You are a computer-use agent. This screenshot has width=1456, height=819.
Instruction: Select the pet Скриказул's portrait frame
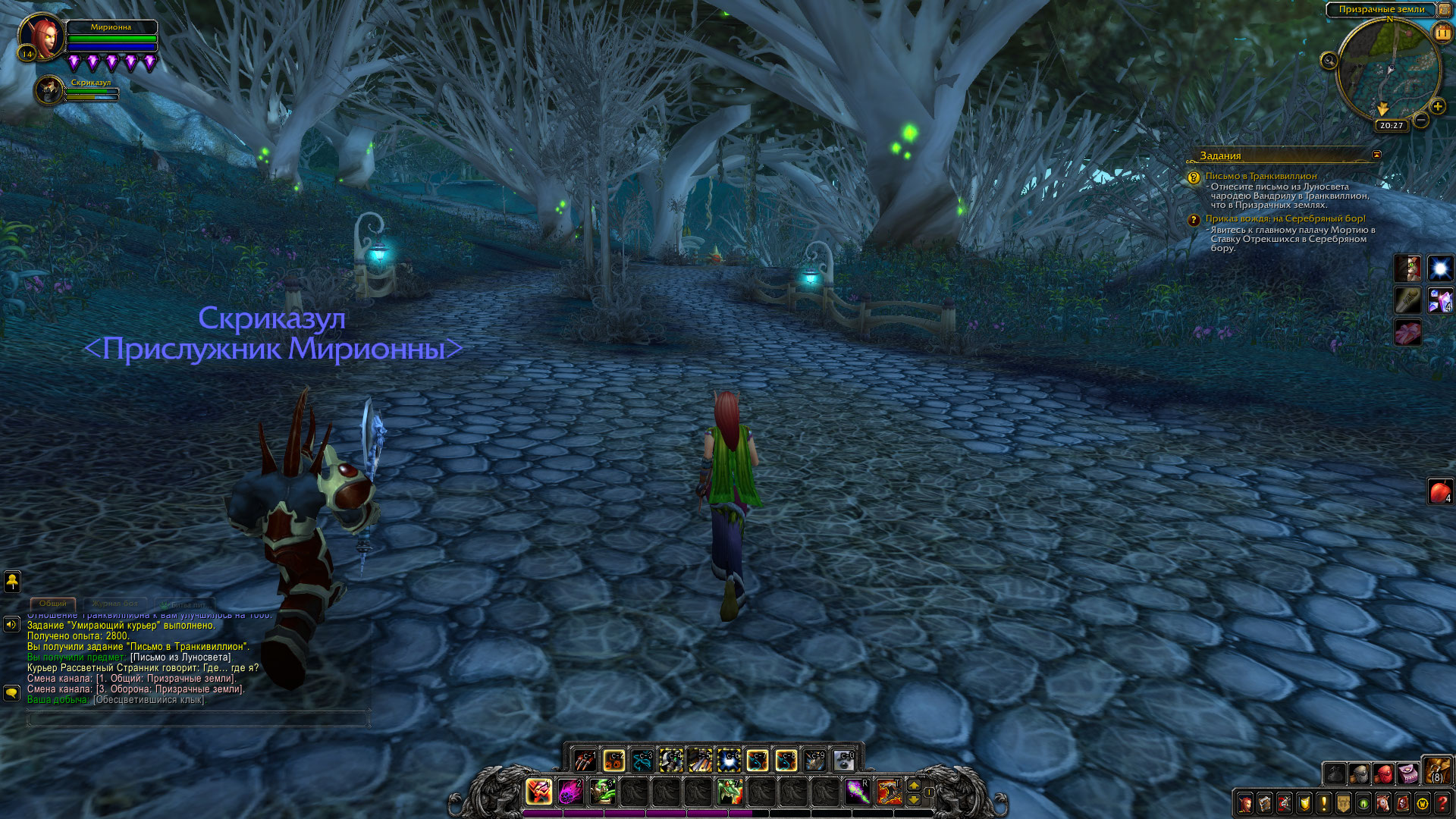click(x=49, y=90)
